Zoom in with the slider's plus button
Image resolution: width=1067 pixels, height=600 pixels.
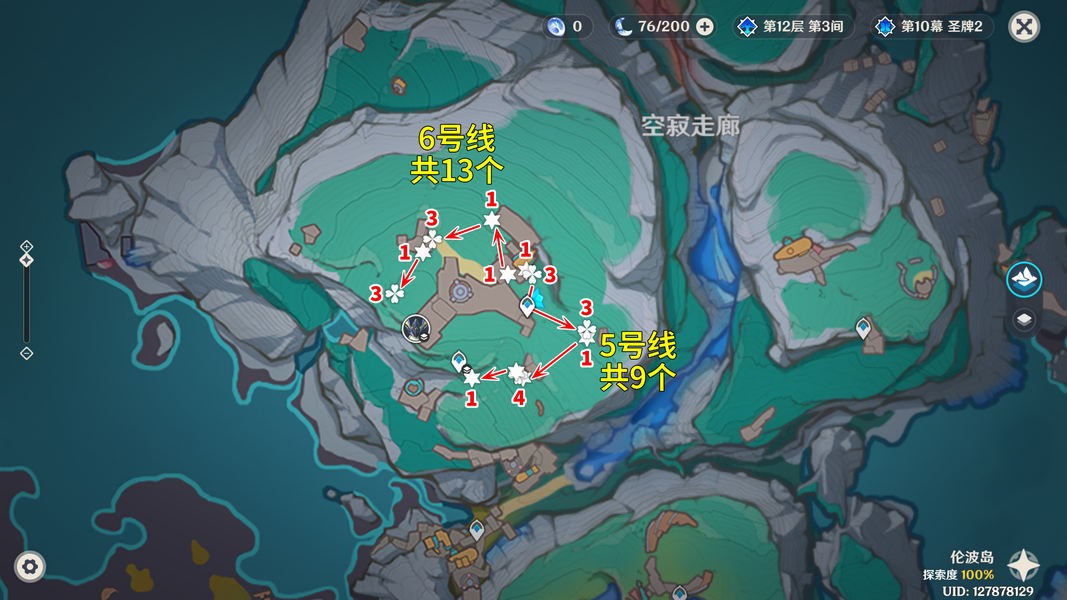[x=27, y=246]
